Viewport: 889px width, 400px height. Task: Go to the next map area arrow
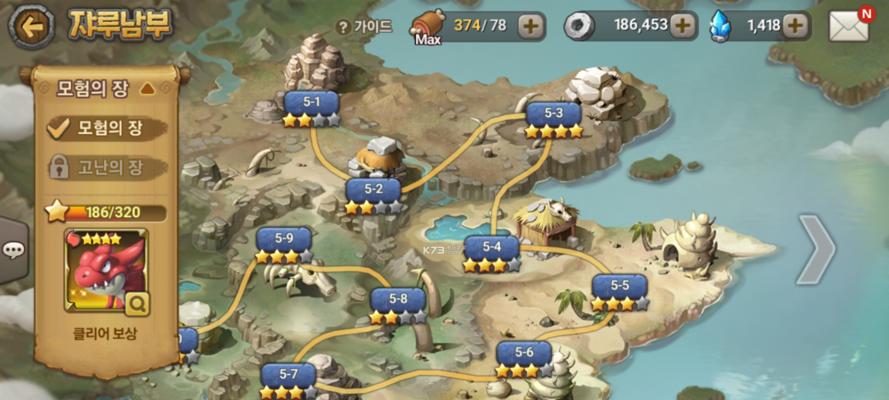tap(816, 250)
